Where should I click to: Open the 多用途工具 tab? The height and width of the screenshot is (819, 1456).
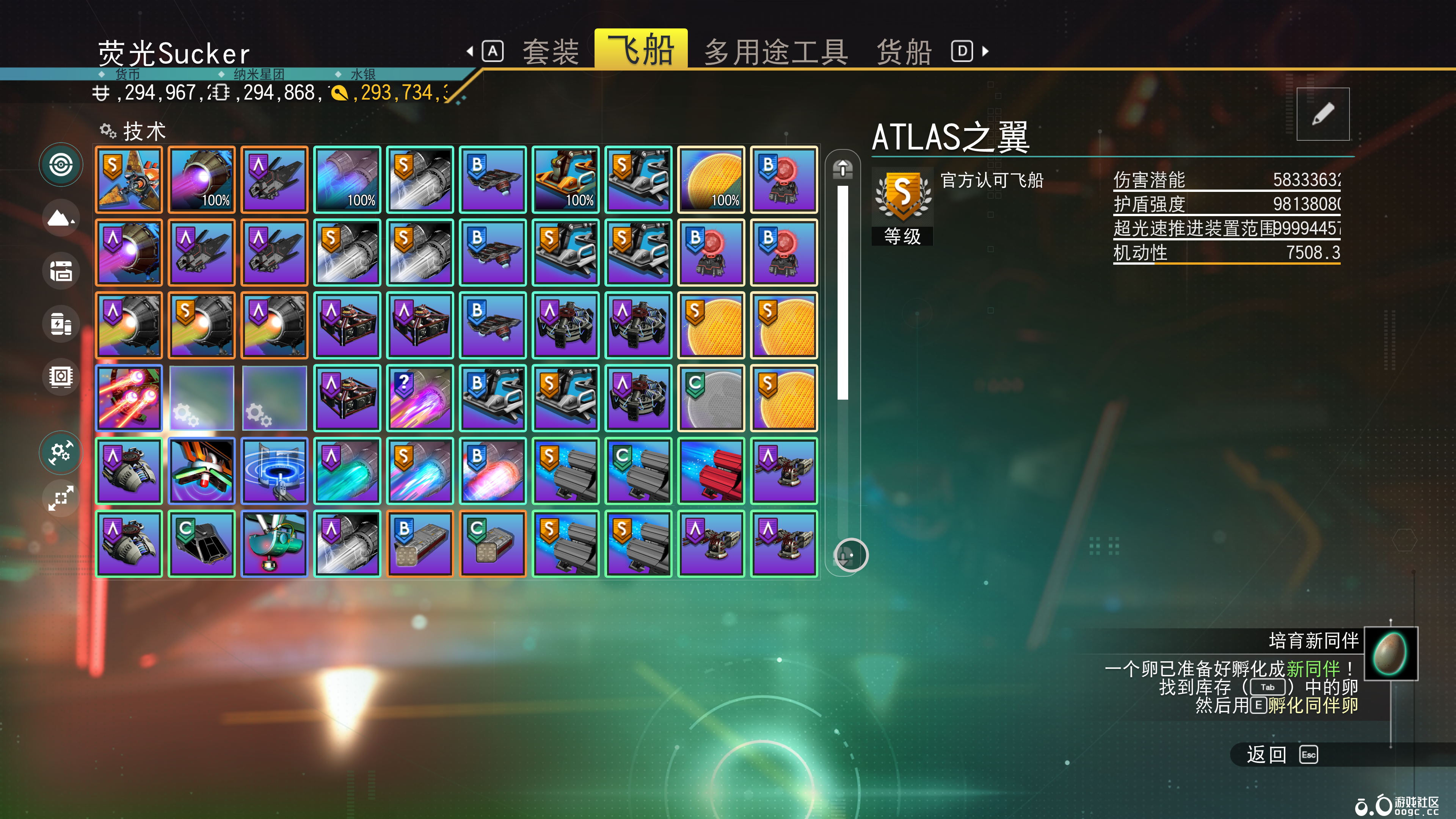pyautogui.click(x=775, y=52)
